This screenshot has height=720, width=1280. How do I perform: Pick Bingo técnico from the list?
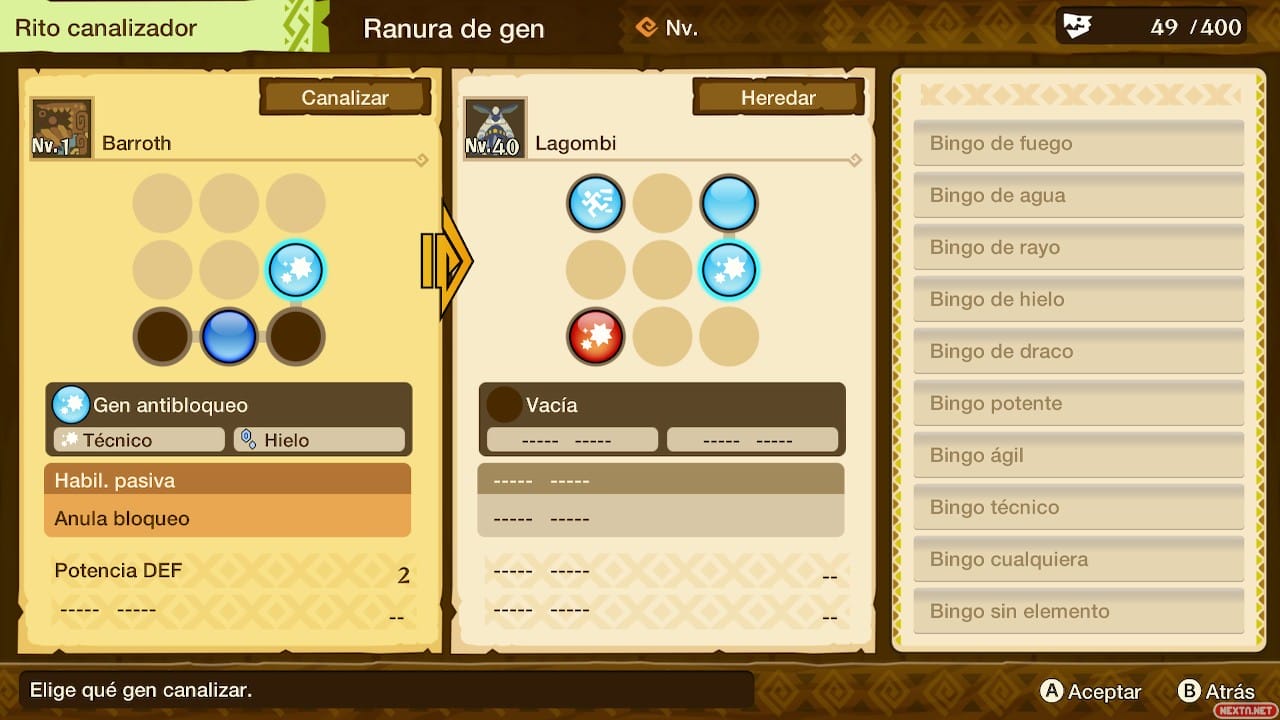[1078, 507]
